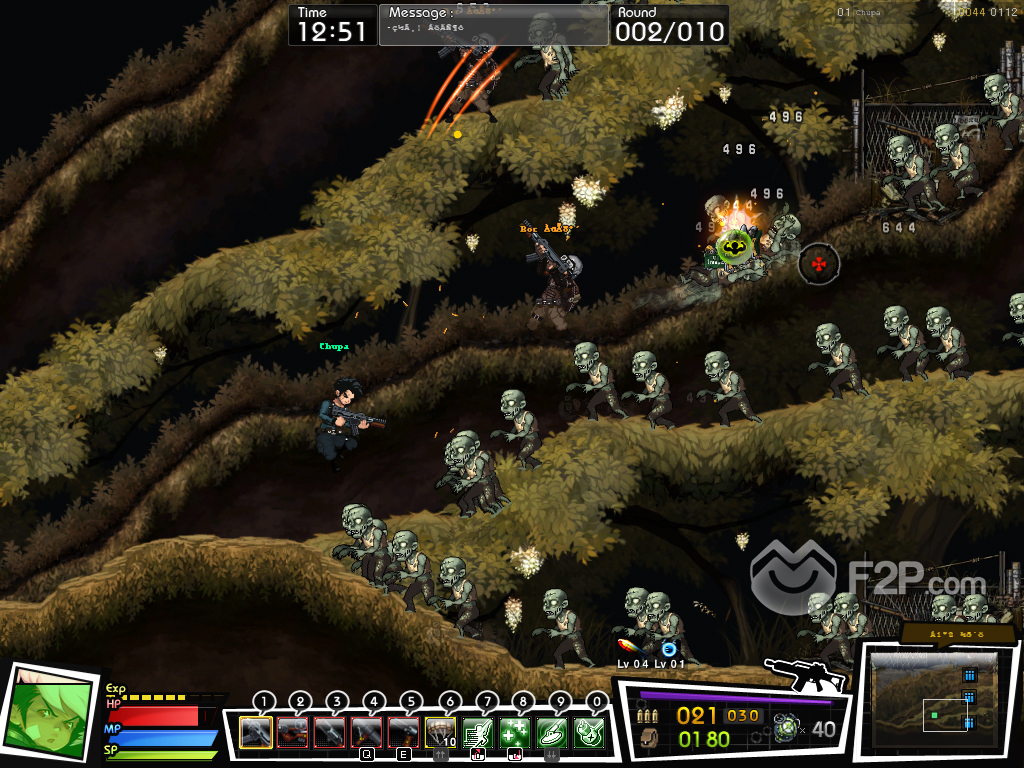Open the Message box at the top

[493, 25]
